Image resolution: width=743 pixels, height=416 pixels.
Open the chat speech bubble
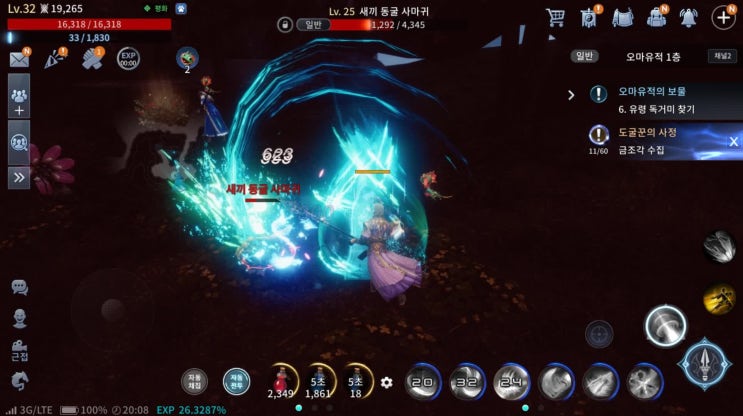click(19, 287)
